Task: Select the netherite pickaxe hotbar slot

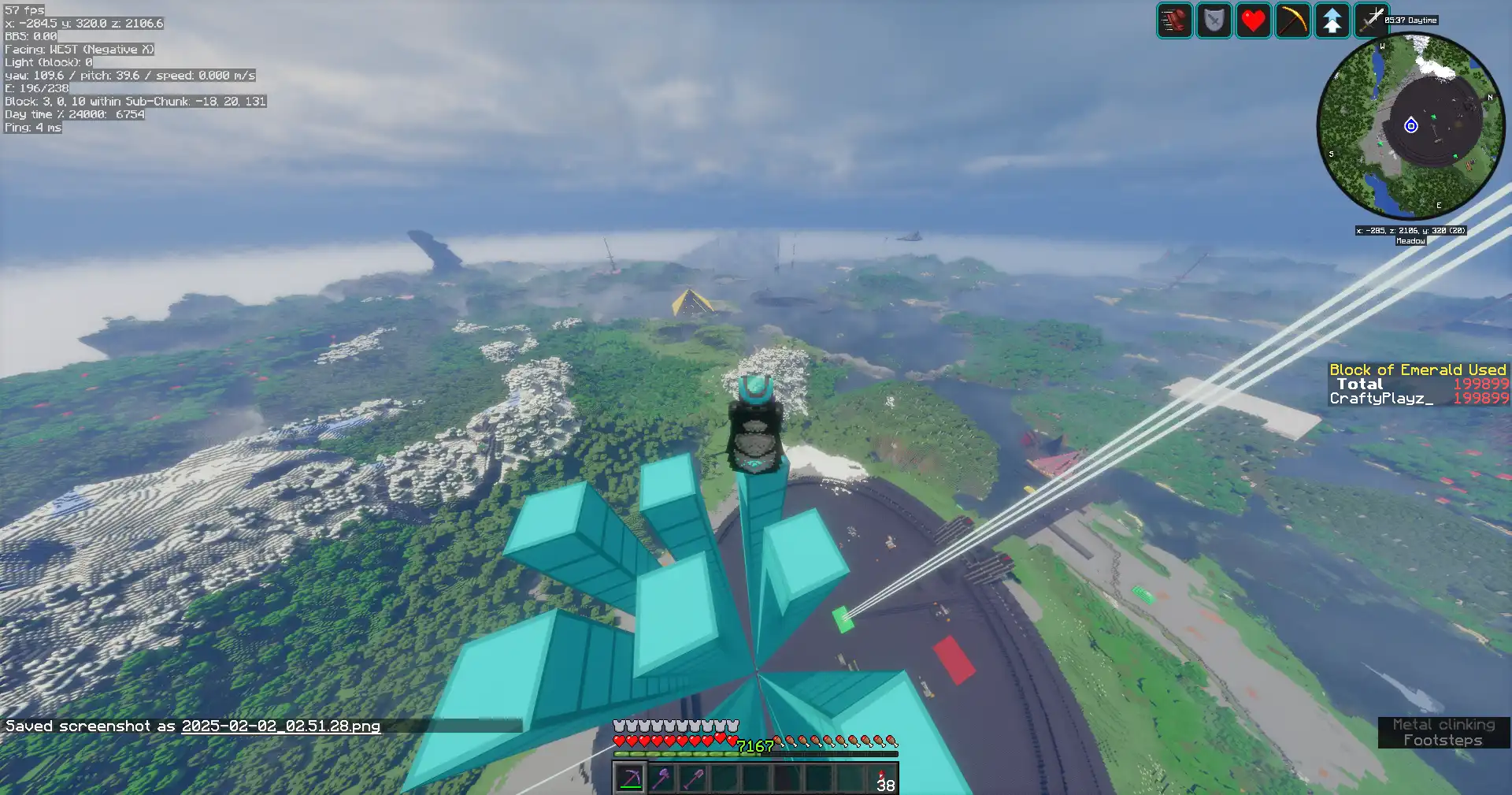Action: (x=630, y=778)
